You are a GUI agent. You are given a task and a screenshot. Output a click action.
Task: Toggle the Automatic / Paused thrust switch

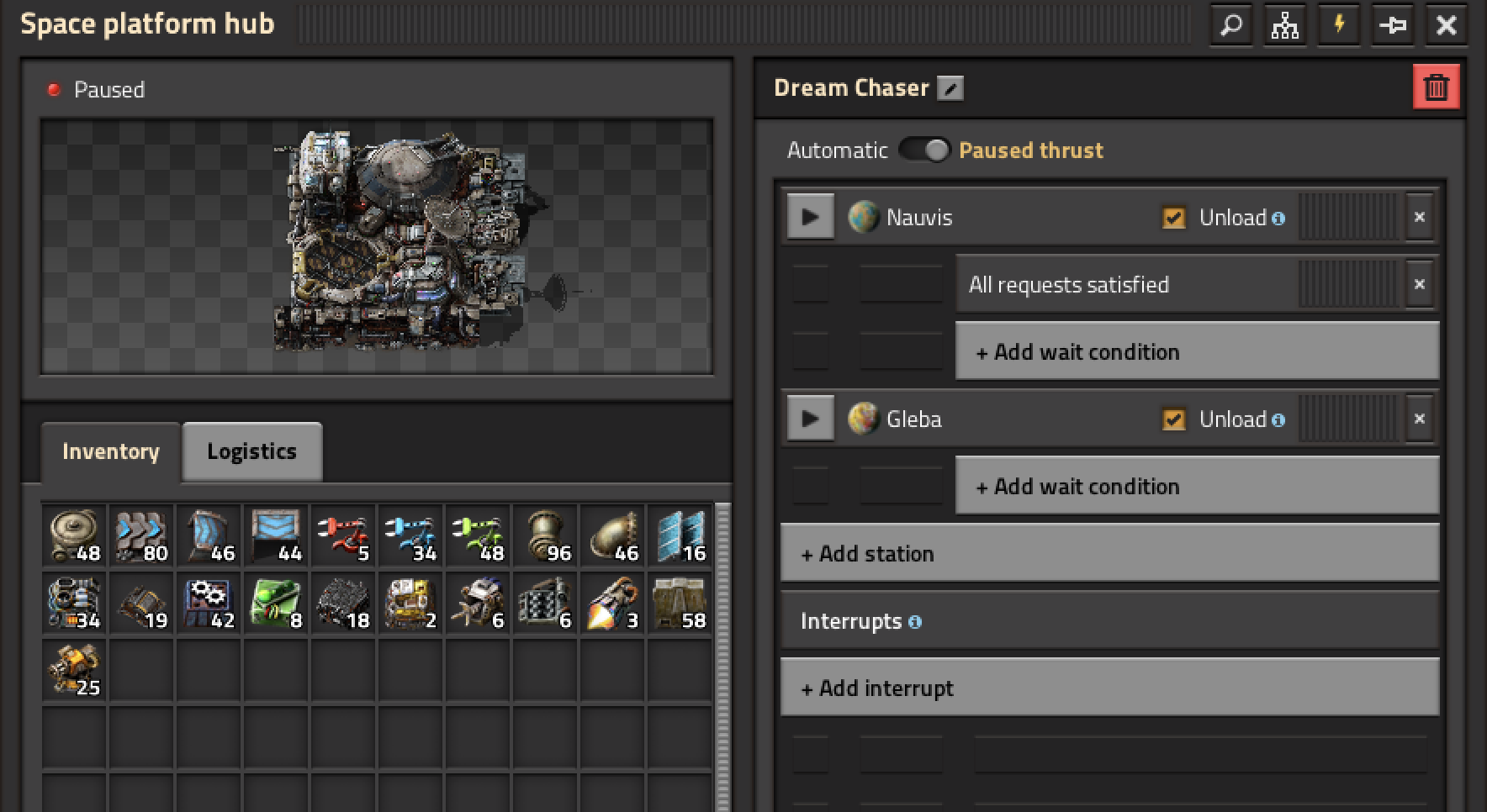(x=925, y=150)
